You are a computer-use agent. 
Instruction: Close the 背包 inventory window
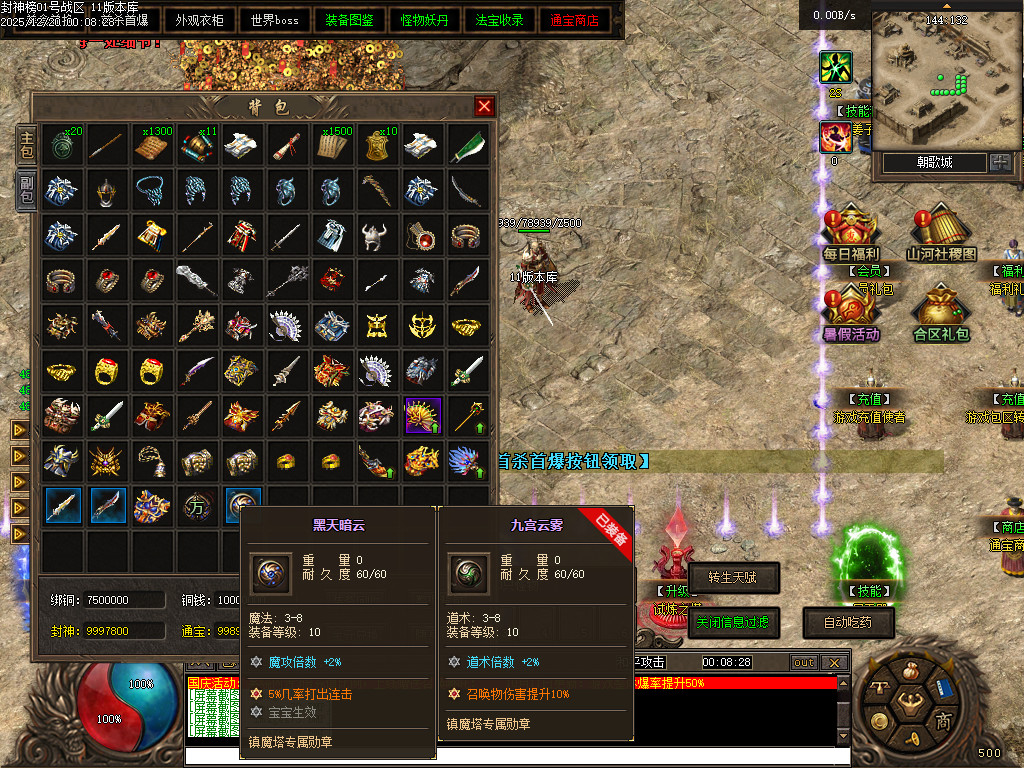pyautogui.click(x=484, y=106)
